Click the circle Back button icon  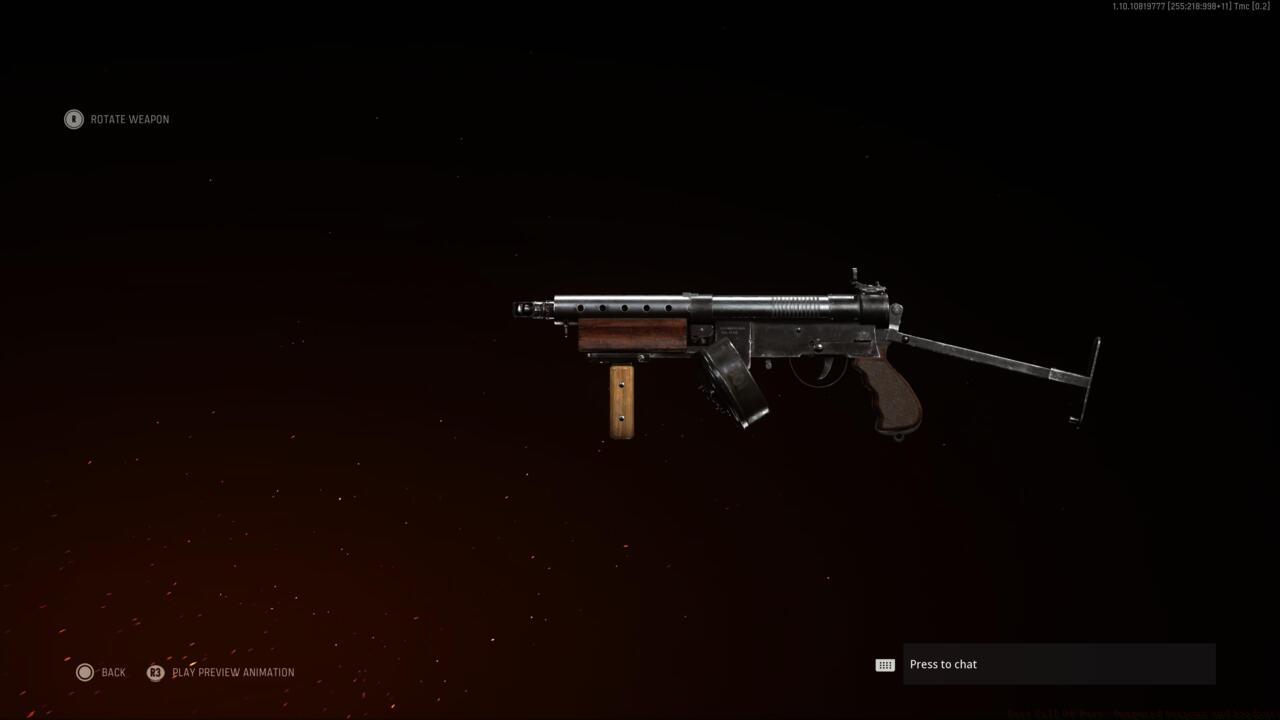[x=85, y=672]
